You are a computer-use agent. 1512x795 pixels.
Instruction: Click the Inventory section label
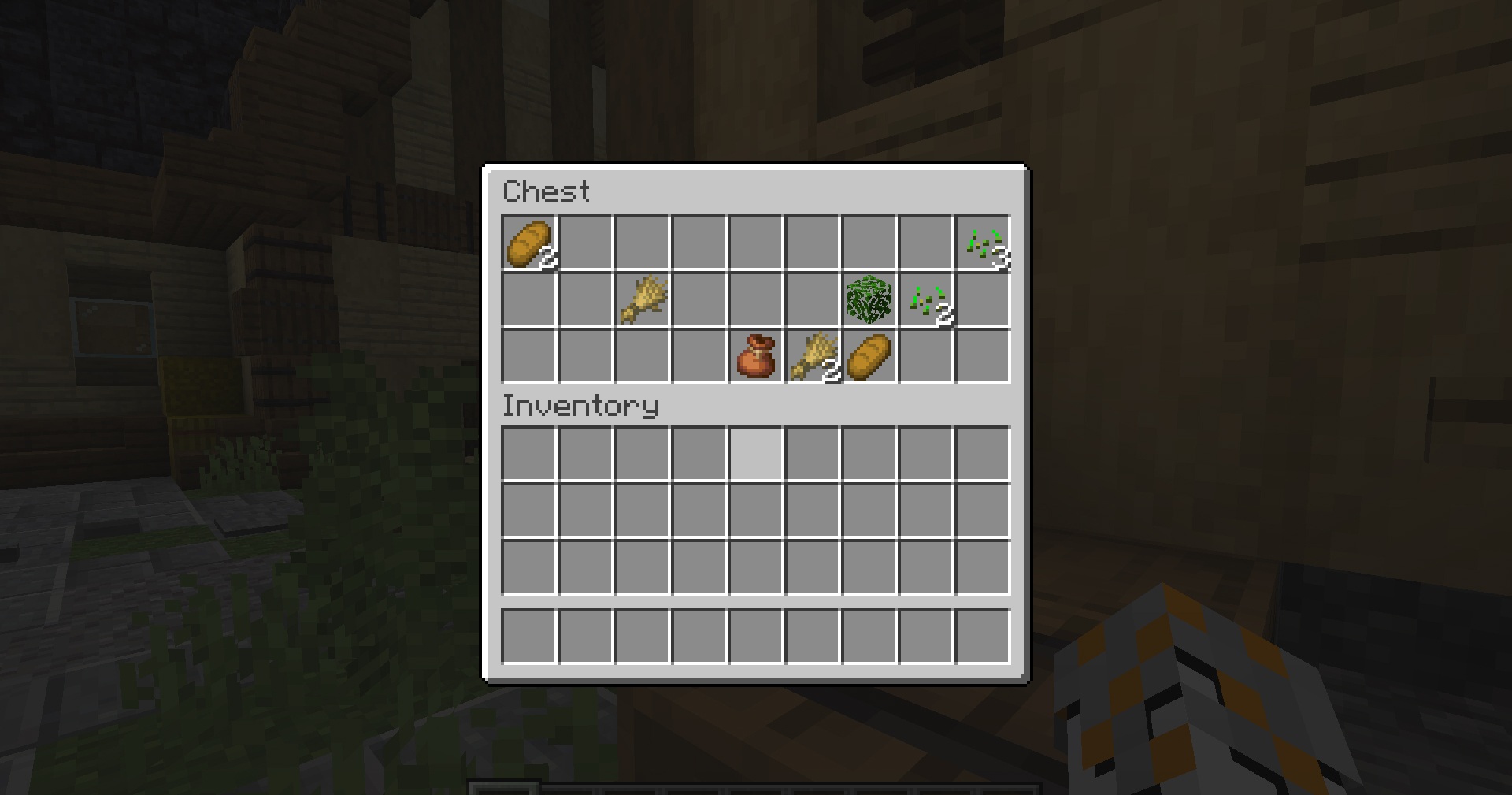(580, 407)
